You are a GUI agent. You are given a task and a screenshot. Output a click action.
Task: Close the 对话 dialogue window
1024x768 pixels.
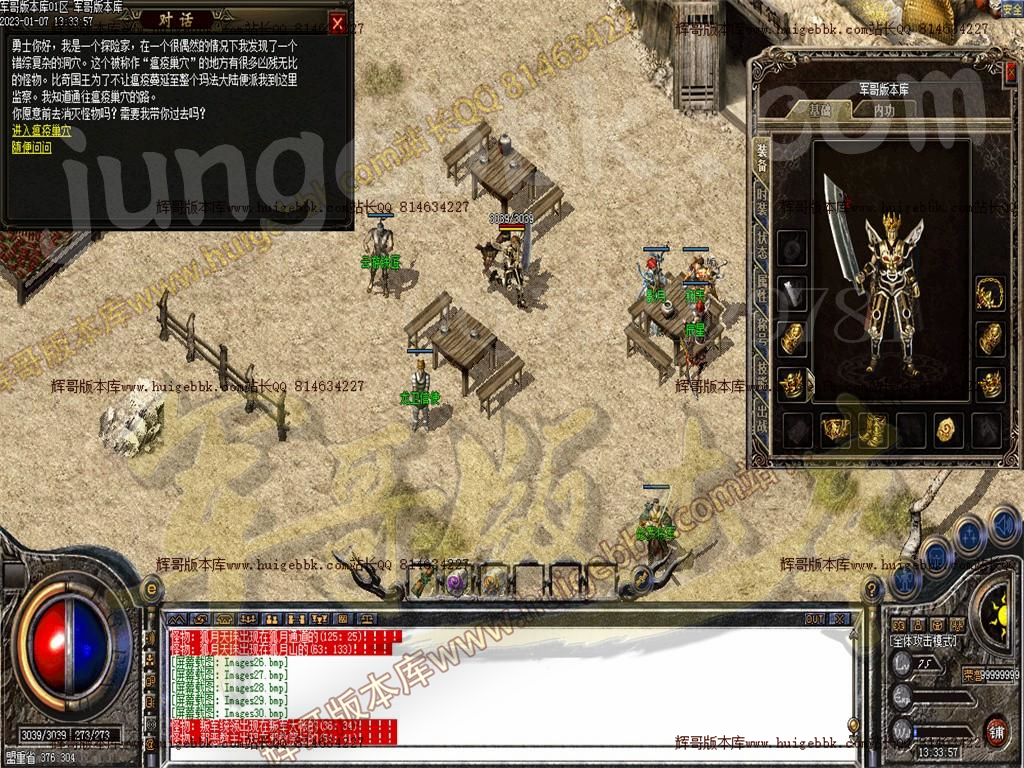pyautogui.click(x=338, y=23)
